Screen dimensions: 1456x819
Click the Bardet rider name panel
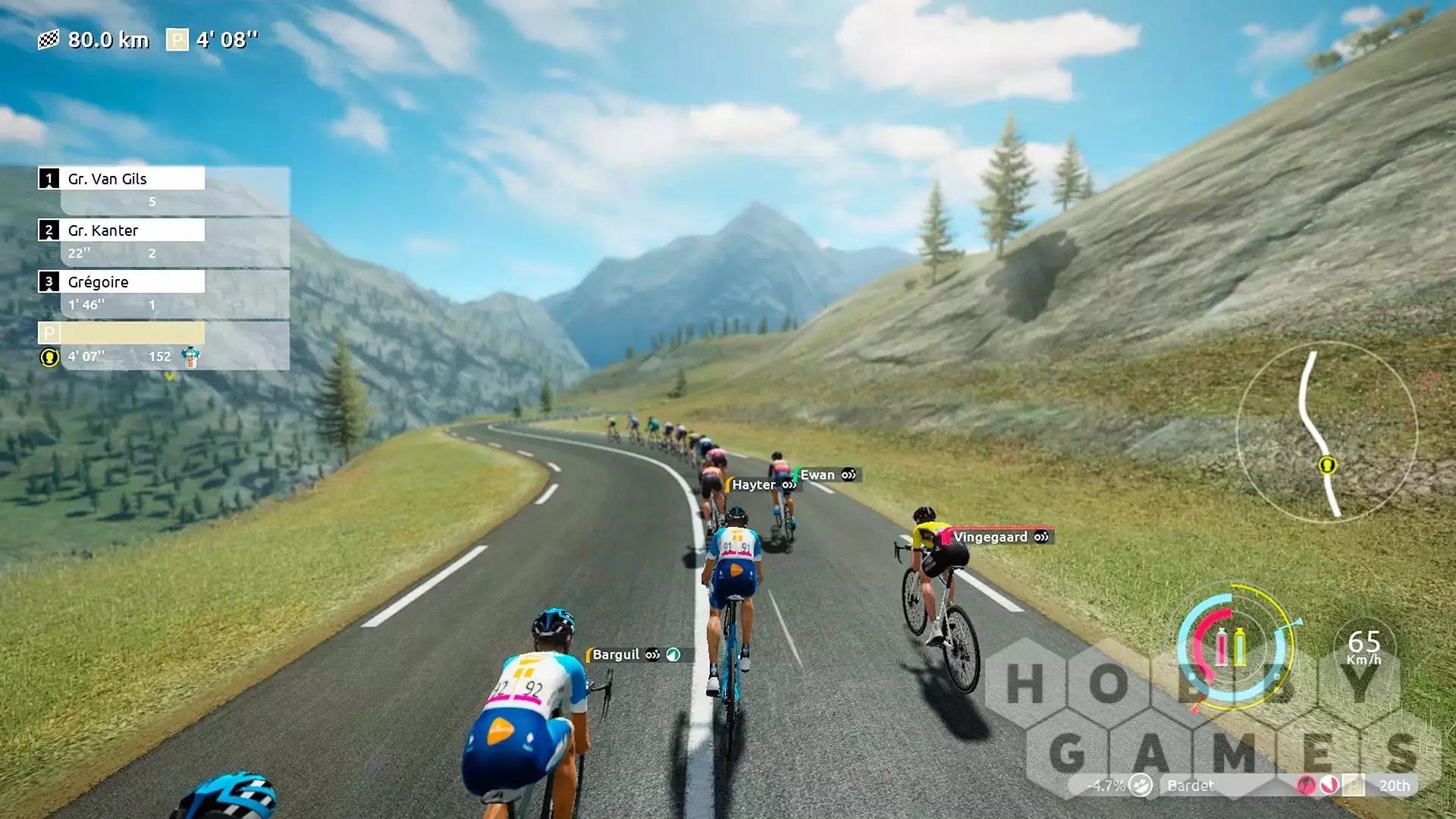[1191, 786]
